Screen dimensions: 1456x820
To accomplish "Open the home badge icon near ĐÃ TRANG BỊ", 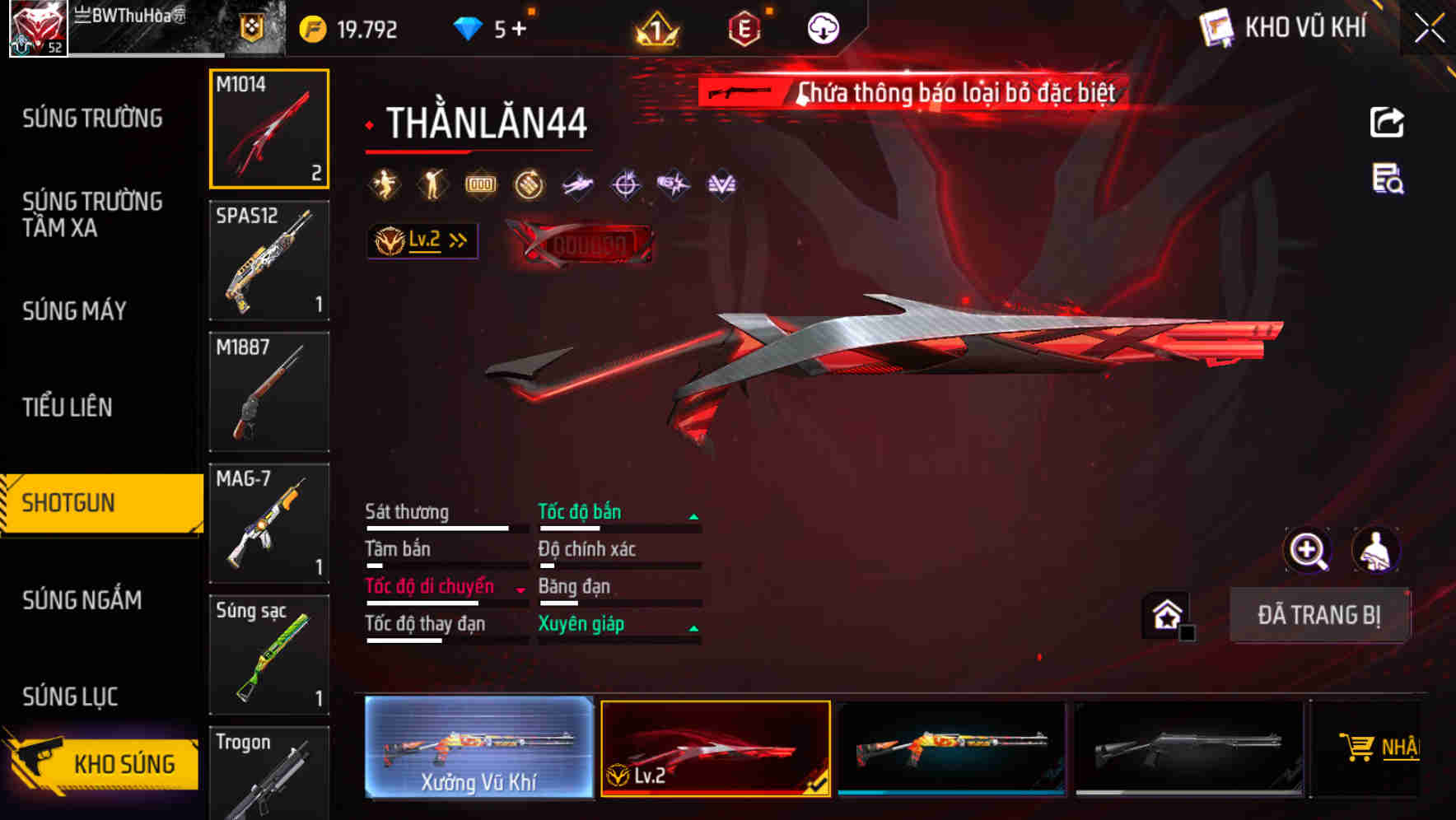I will point(1164,613).
